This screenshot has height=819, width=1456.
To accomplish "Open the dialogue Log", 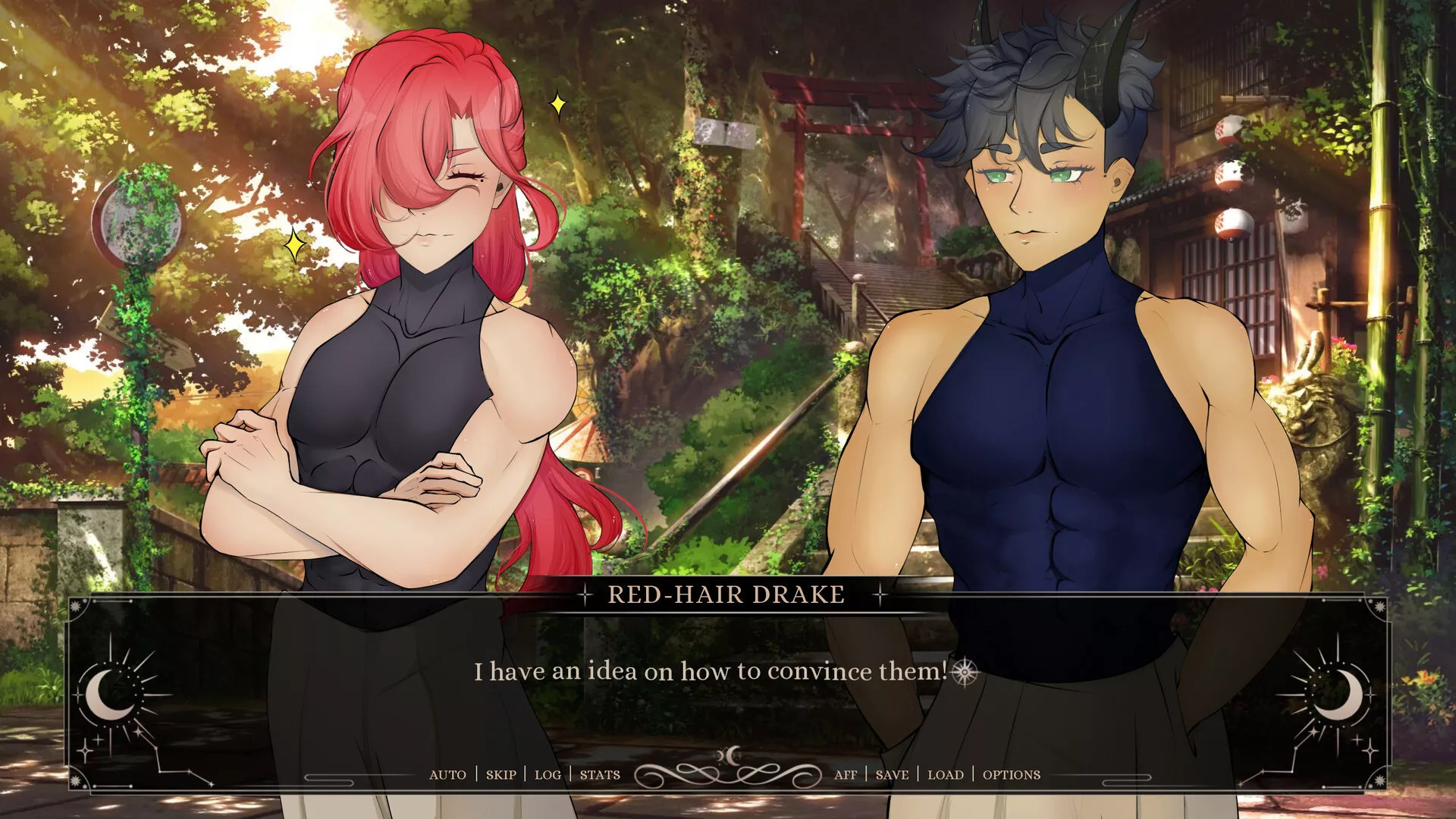I will point(548,774).
